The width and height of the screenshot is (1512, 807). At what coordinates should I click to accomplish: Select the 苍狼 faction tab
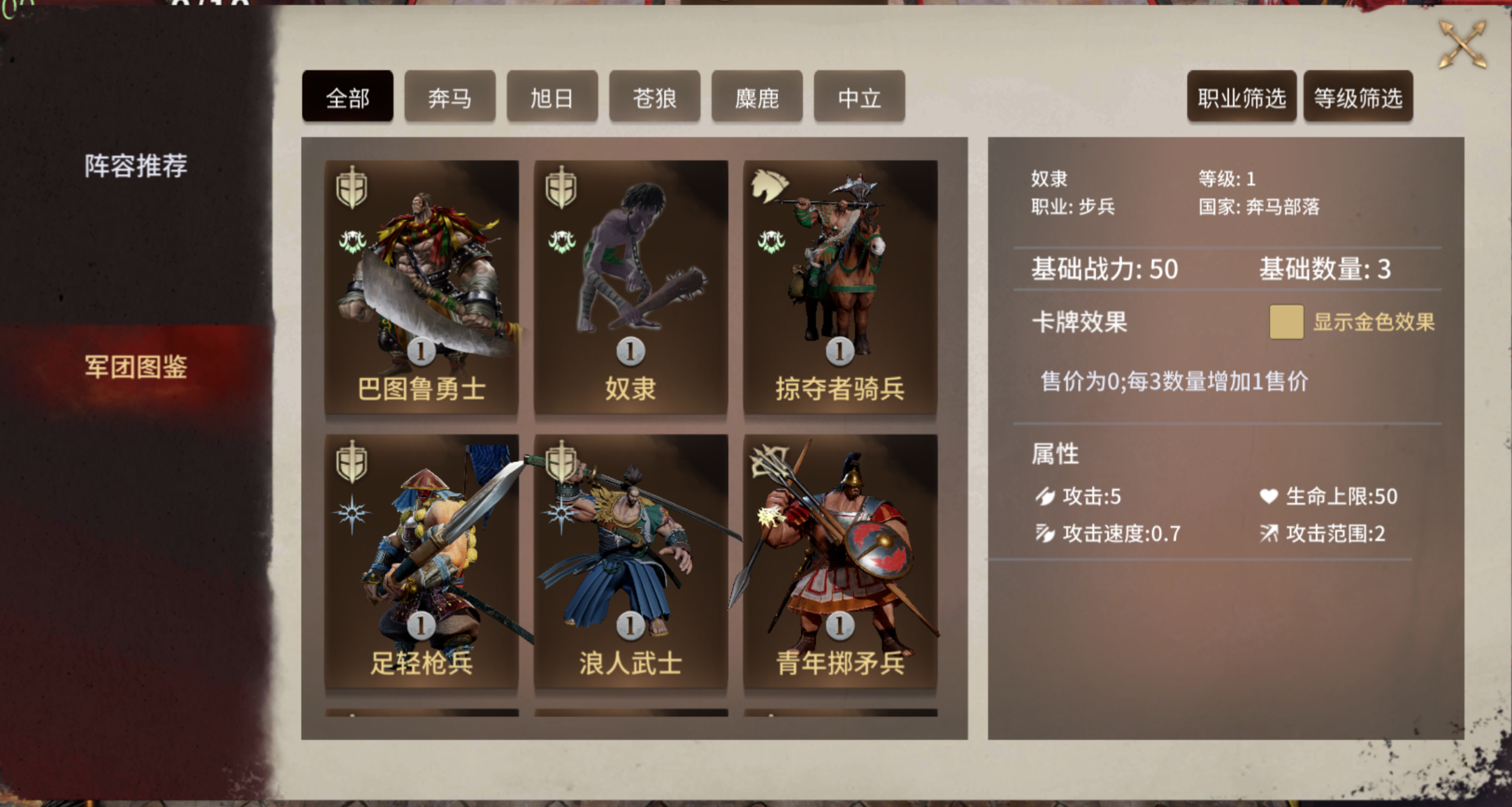(x=654, y=97)
